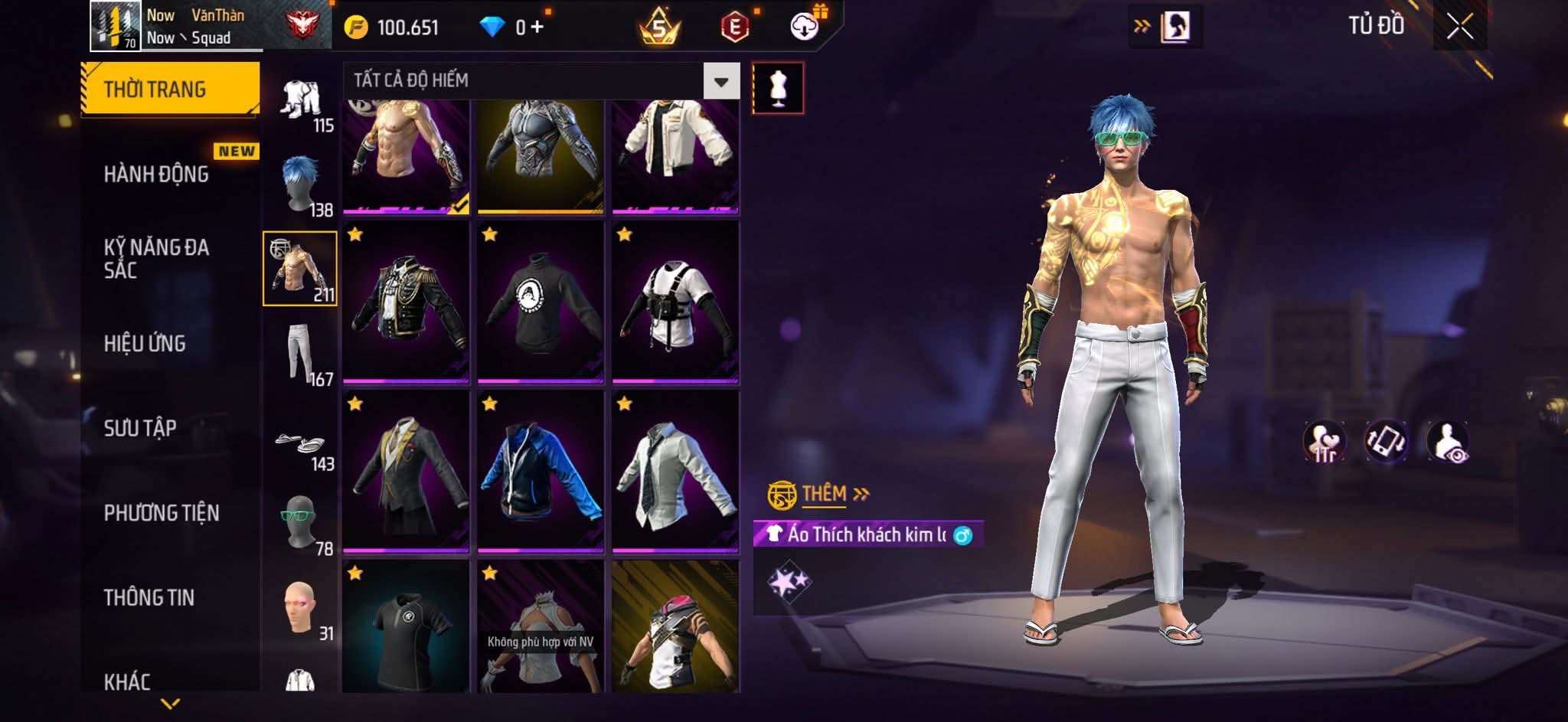Go to the SƯU TẬP section
The height and width of the screenshot is (722, 1568).
point(140,428)
